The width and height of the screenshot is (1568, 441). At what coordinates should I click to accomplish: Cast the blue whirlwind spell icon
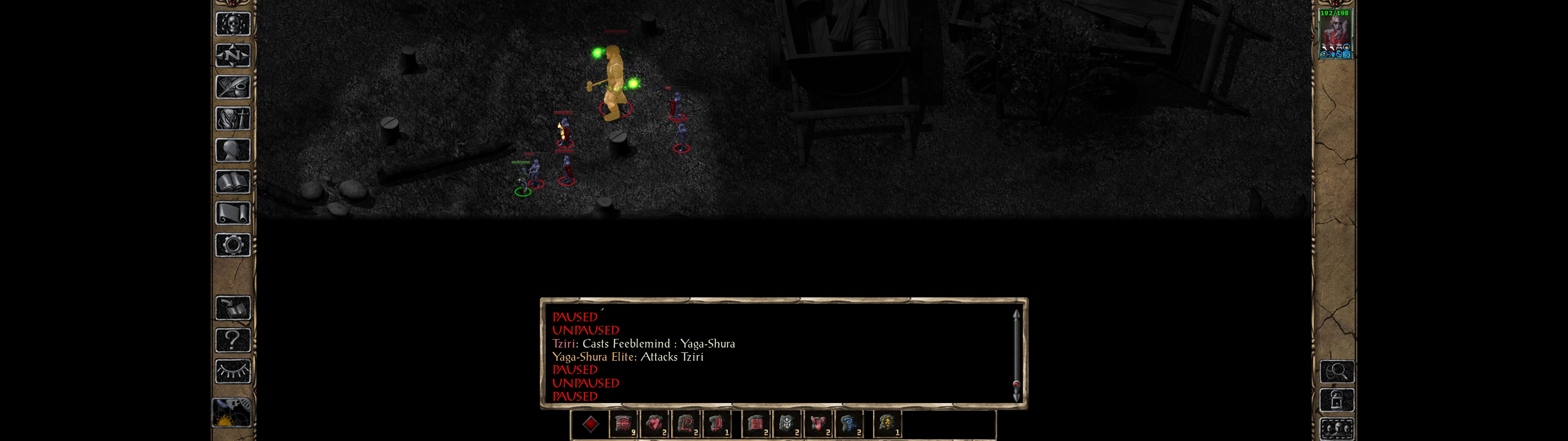849,424
